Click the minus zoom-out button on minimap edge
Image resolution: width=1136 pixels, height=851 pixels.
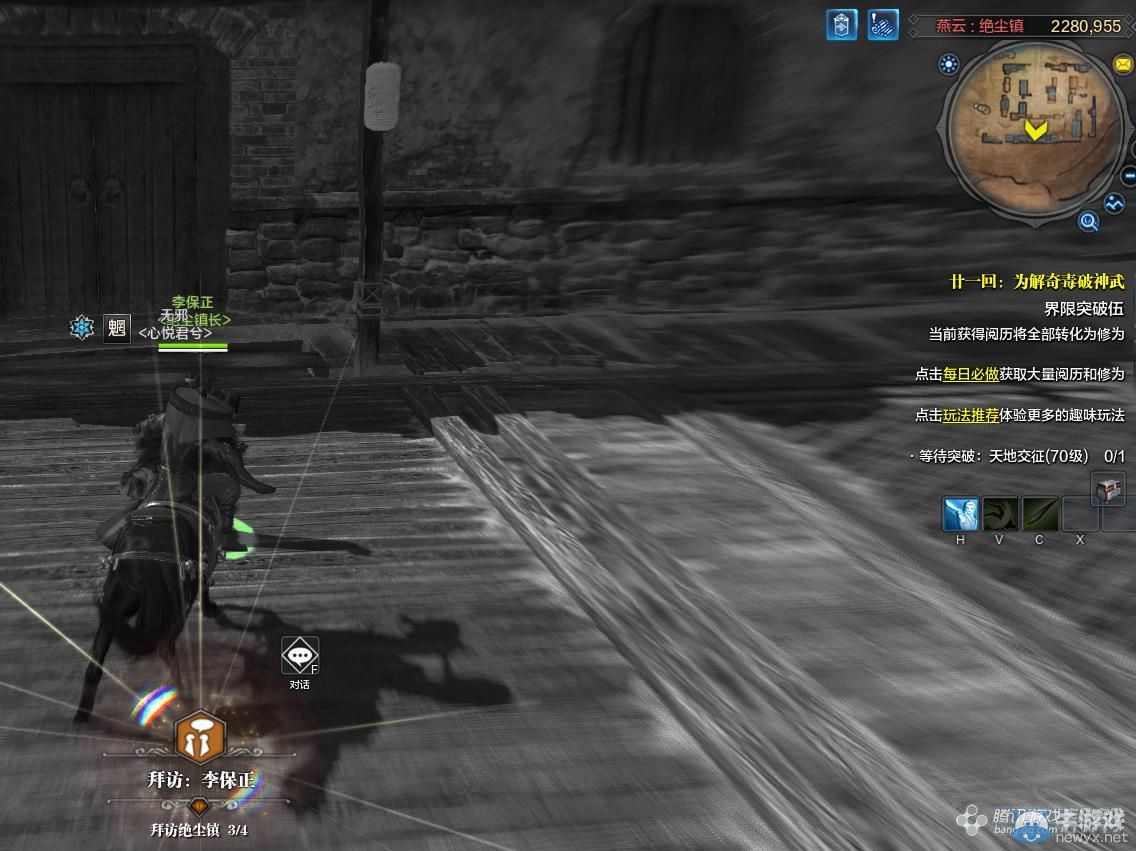[x=1129, y=177]
